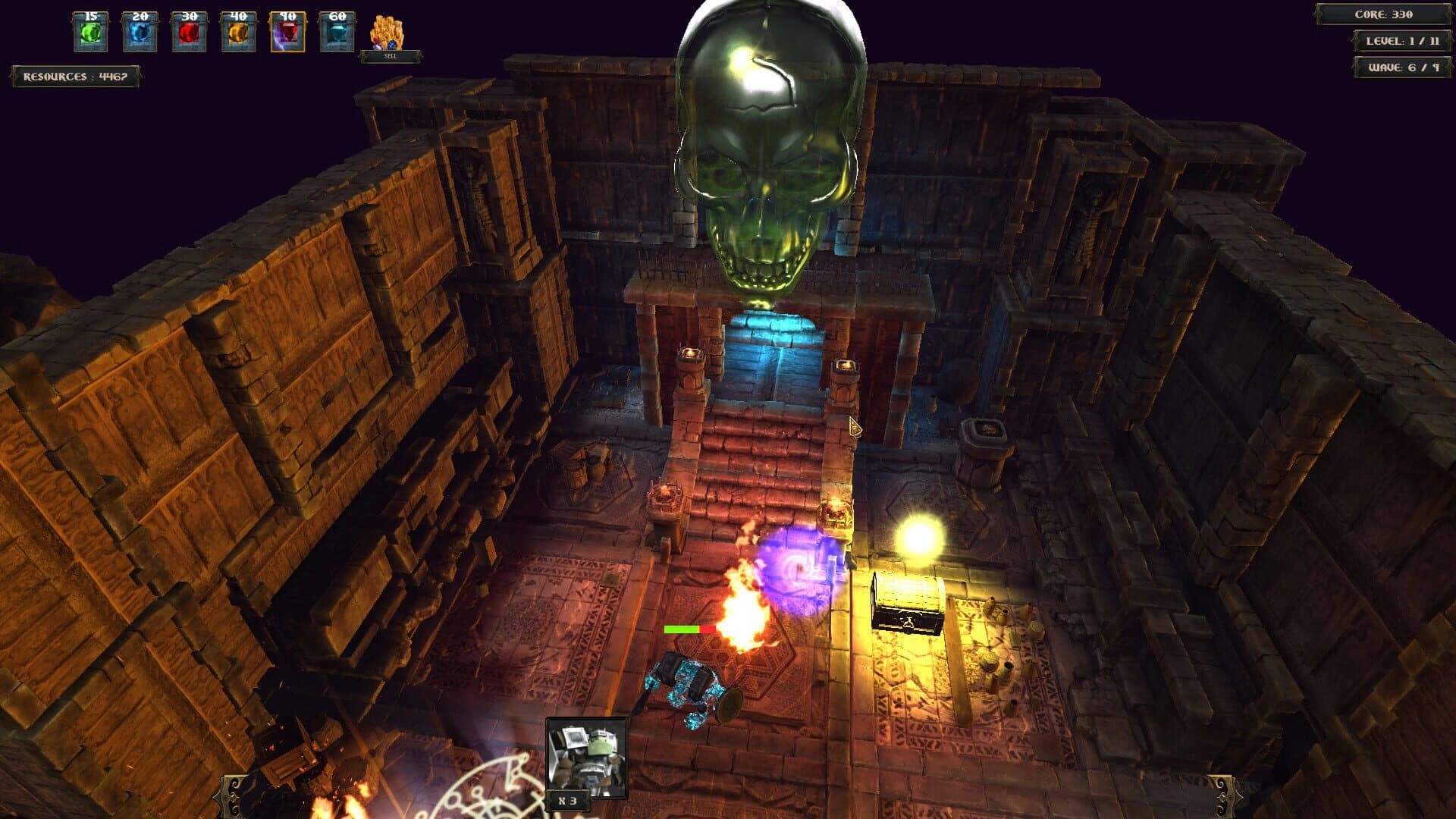
Task: Click the gem hand sell icon
Action: tap(386, 29)
